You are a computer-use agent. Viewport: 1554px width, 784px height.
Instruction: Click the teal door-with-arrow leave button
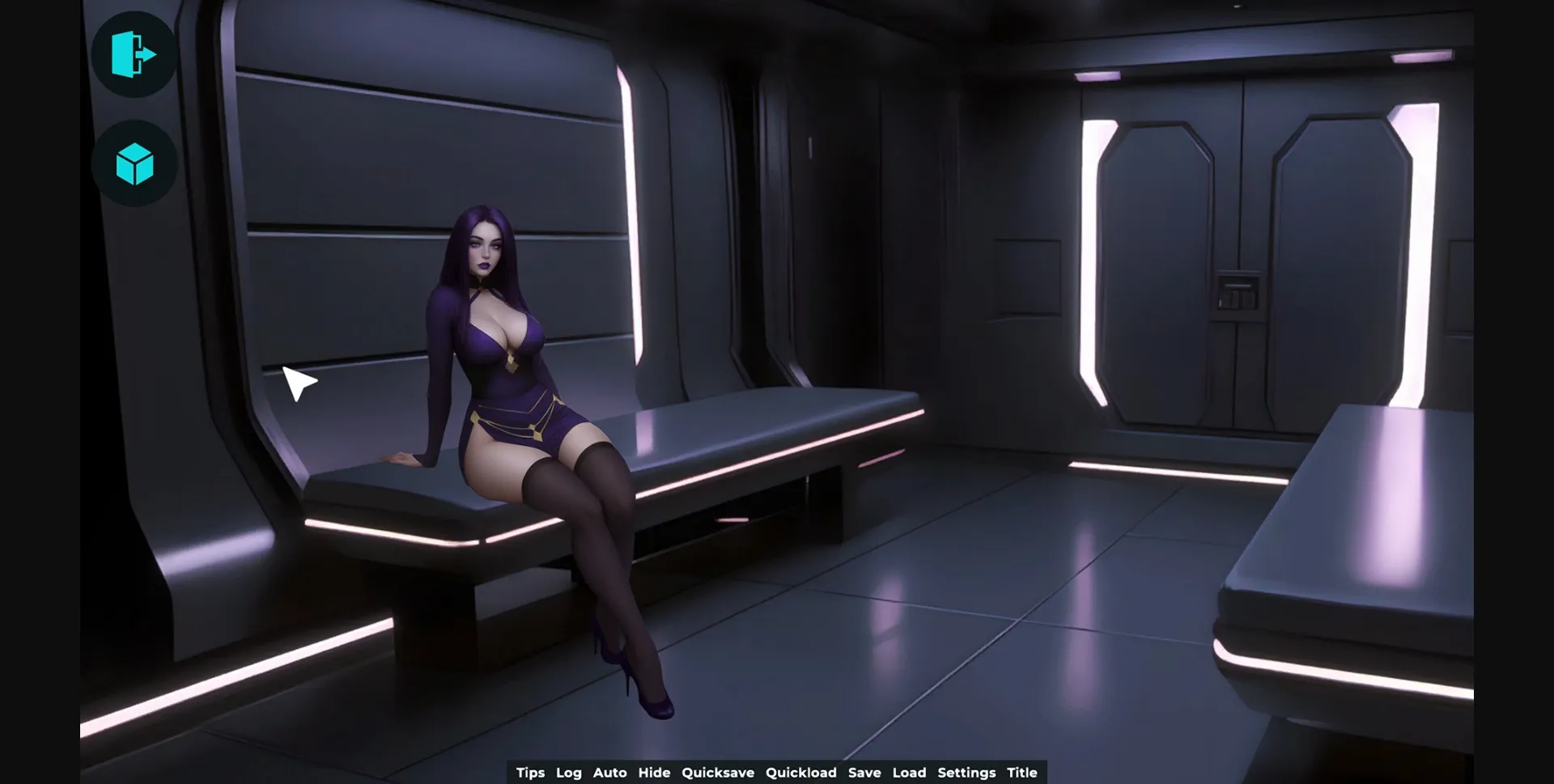click(134, 53)
